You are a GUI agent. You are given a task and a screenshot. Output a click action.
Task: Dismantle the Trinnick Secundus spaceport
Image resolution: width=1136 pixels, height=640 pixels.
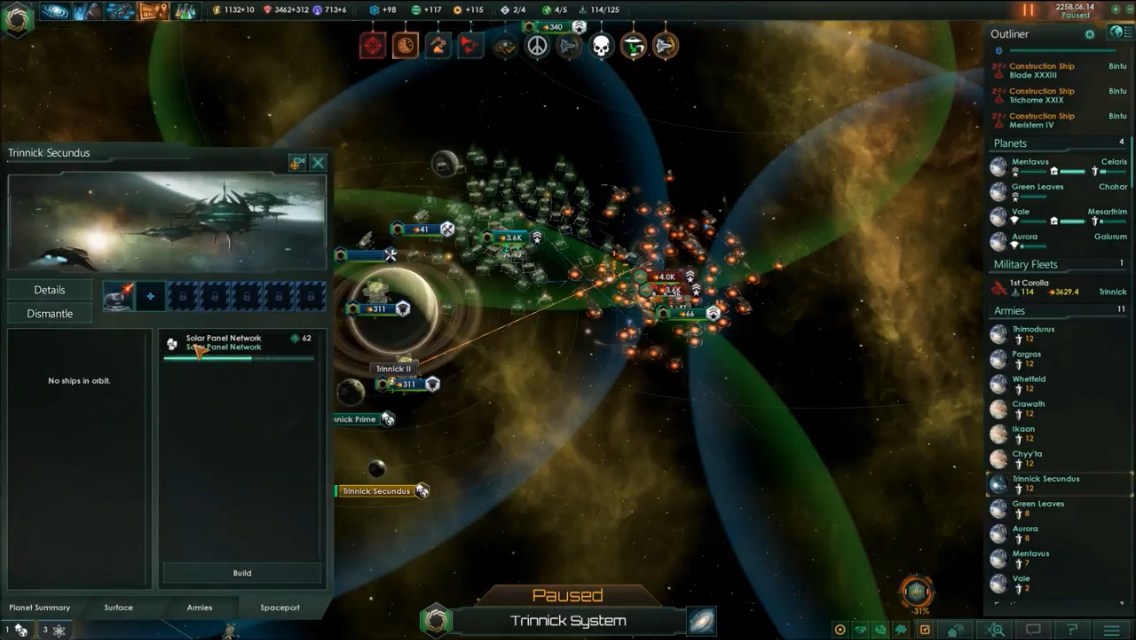click(50, 314)
